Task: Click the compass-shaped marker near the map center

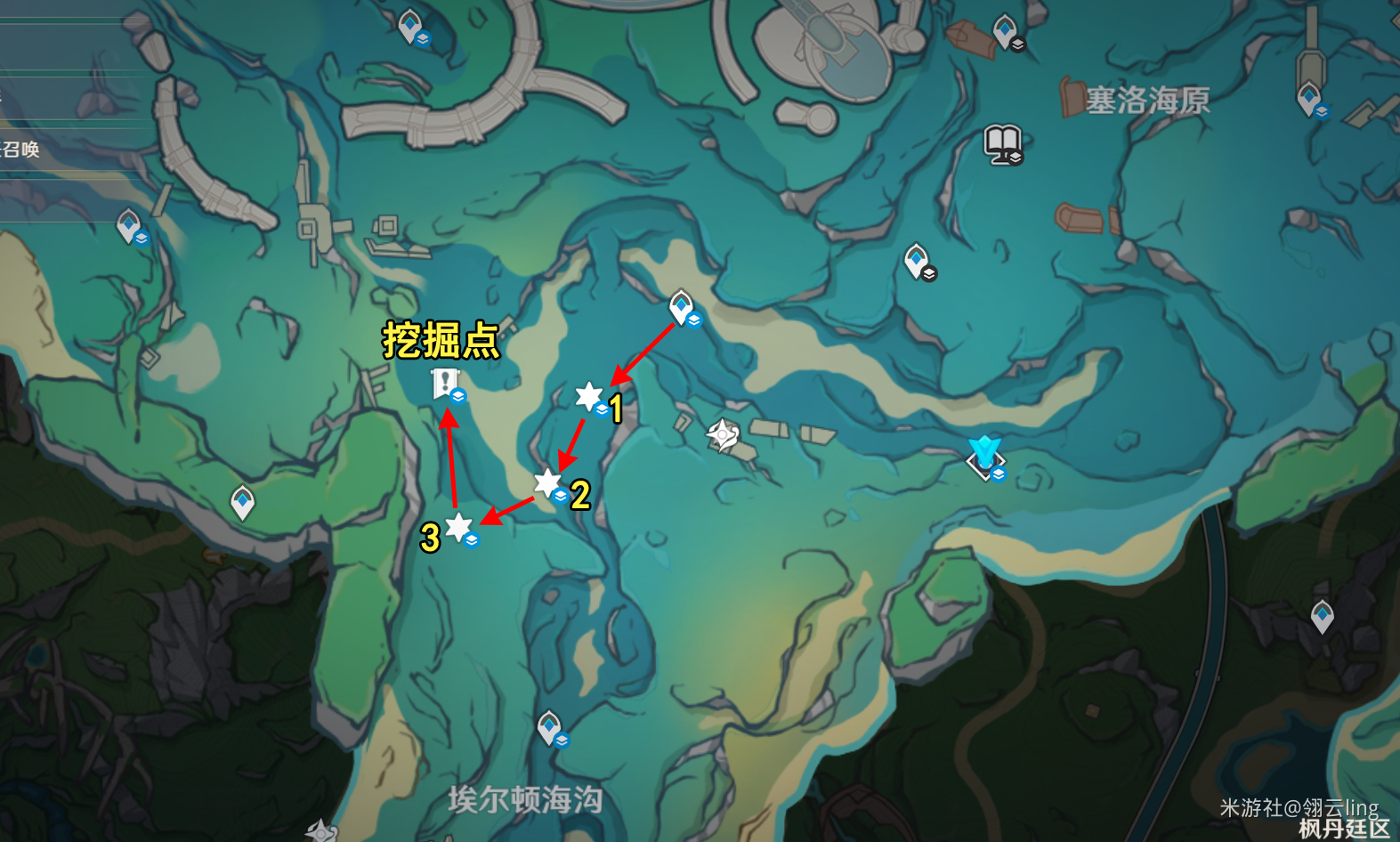Action: 721,433
